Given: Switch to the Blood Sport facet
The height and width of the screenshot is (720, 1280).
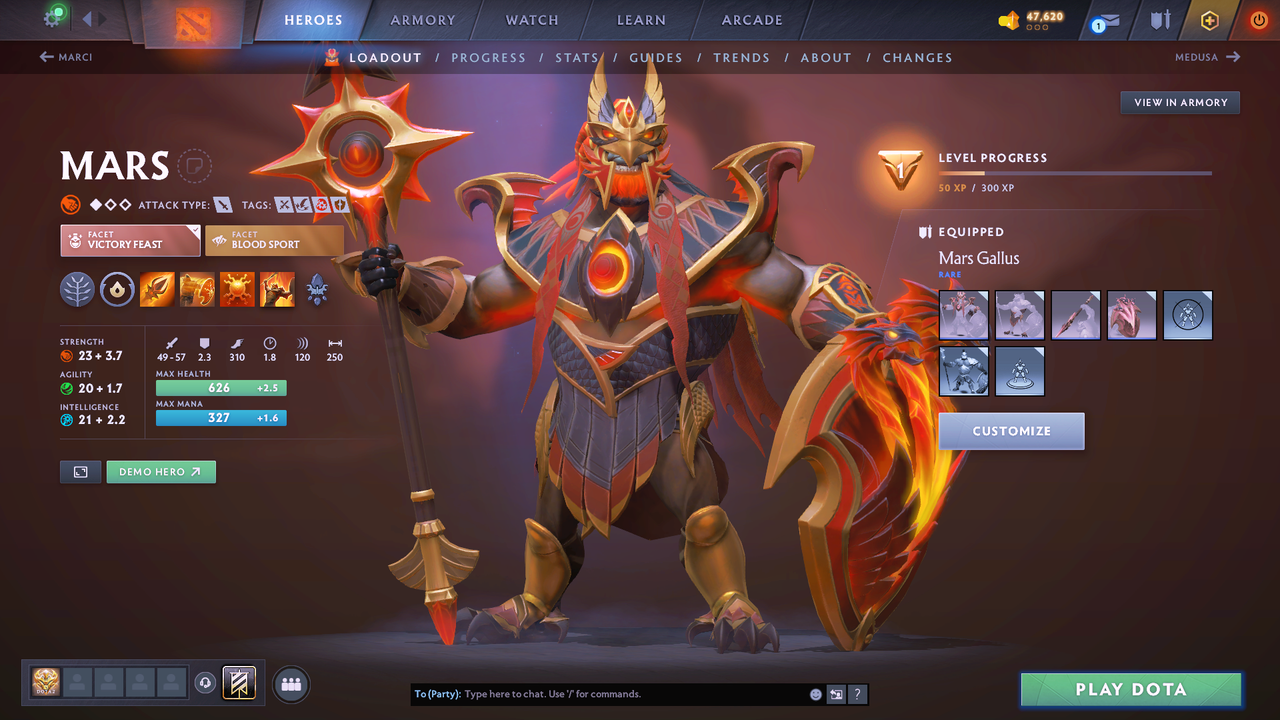Looking at the screenshot, I should click(274, 240).
